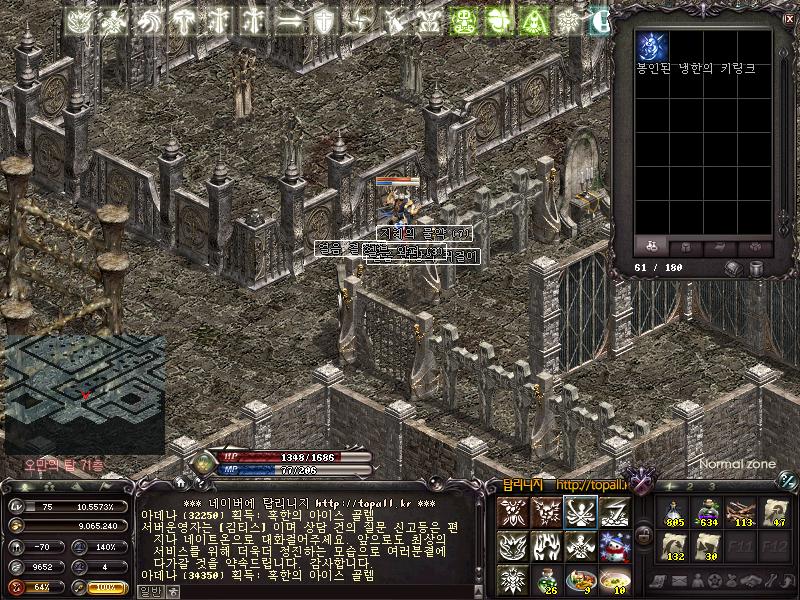Image resolution: width=800 pixels, height=600 pixels.
Task: Activate the snowman skill icon
Action: click(614, 546)
